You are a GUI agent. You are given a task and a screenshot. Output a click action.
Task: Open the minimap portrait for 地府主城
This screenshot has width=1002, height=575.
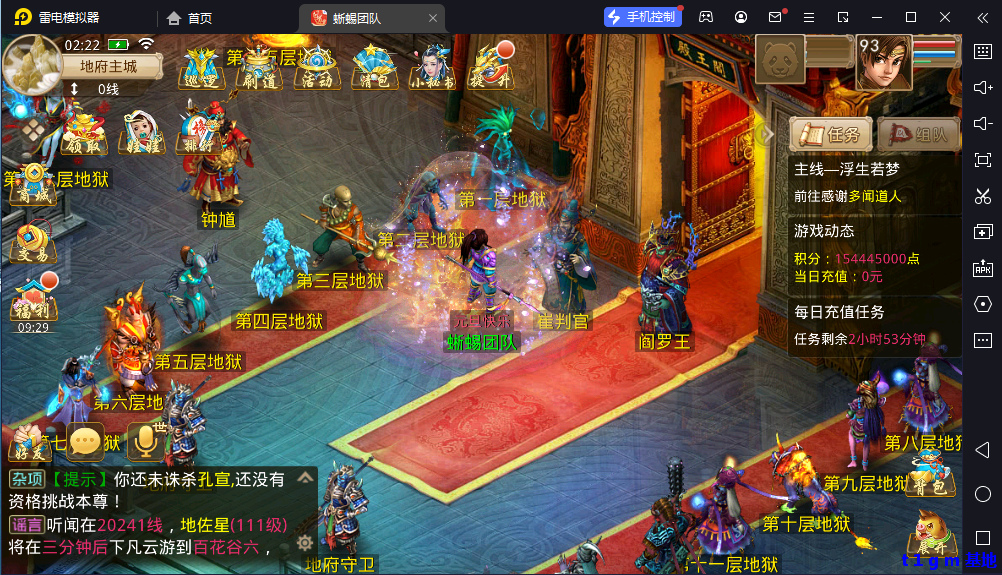(x=31, y=63)
